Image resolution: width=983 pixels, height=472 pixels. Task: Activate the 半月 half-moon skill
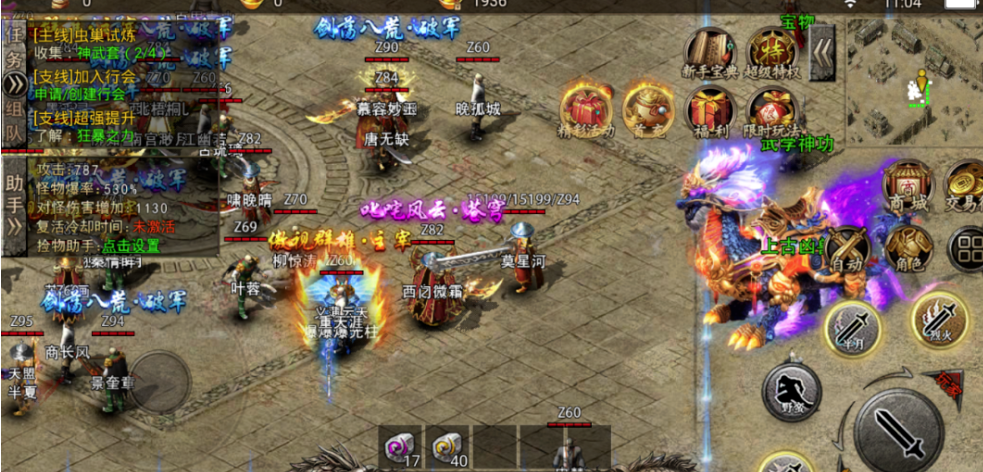pyautogui.click(x=852, y=326)
